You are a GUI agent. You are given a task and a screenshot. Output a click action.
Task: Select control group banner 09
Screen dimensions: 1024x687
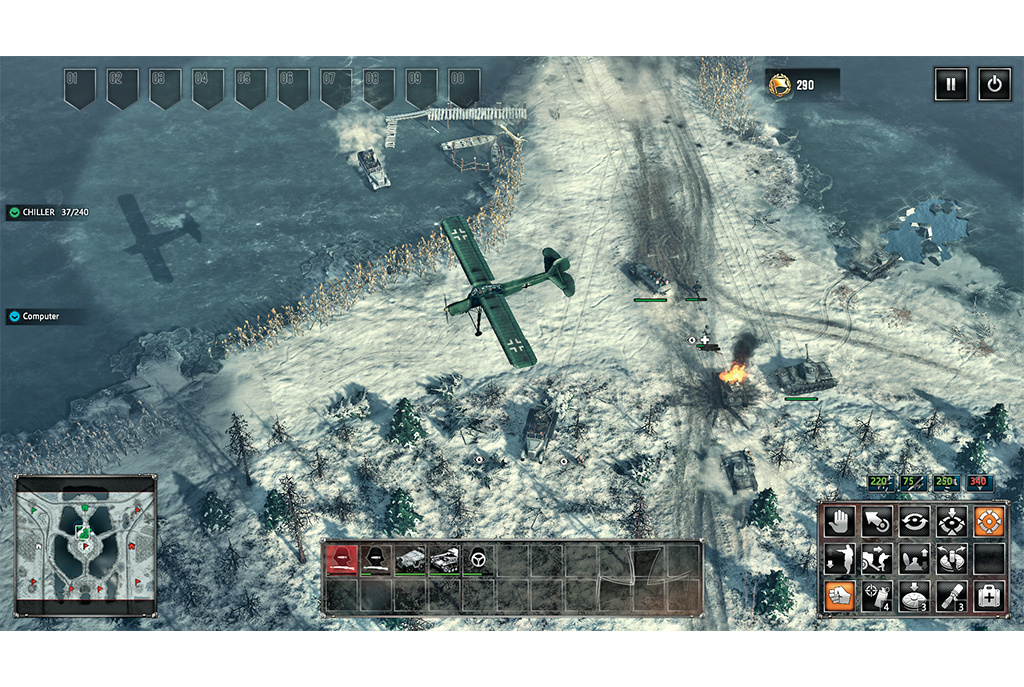(421, 87)
